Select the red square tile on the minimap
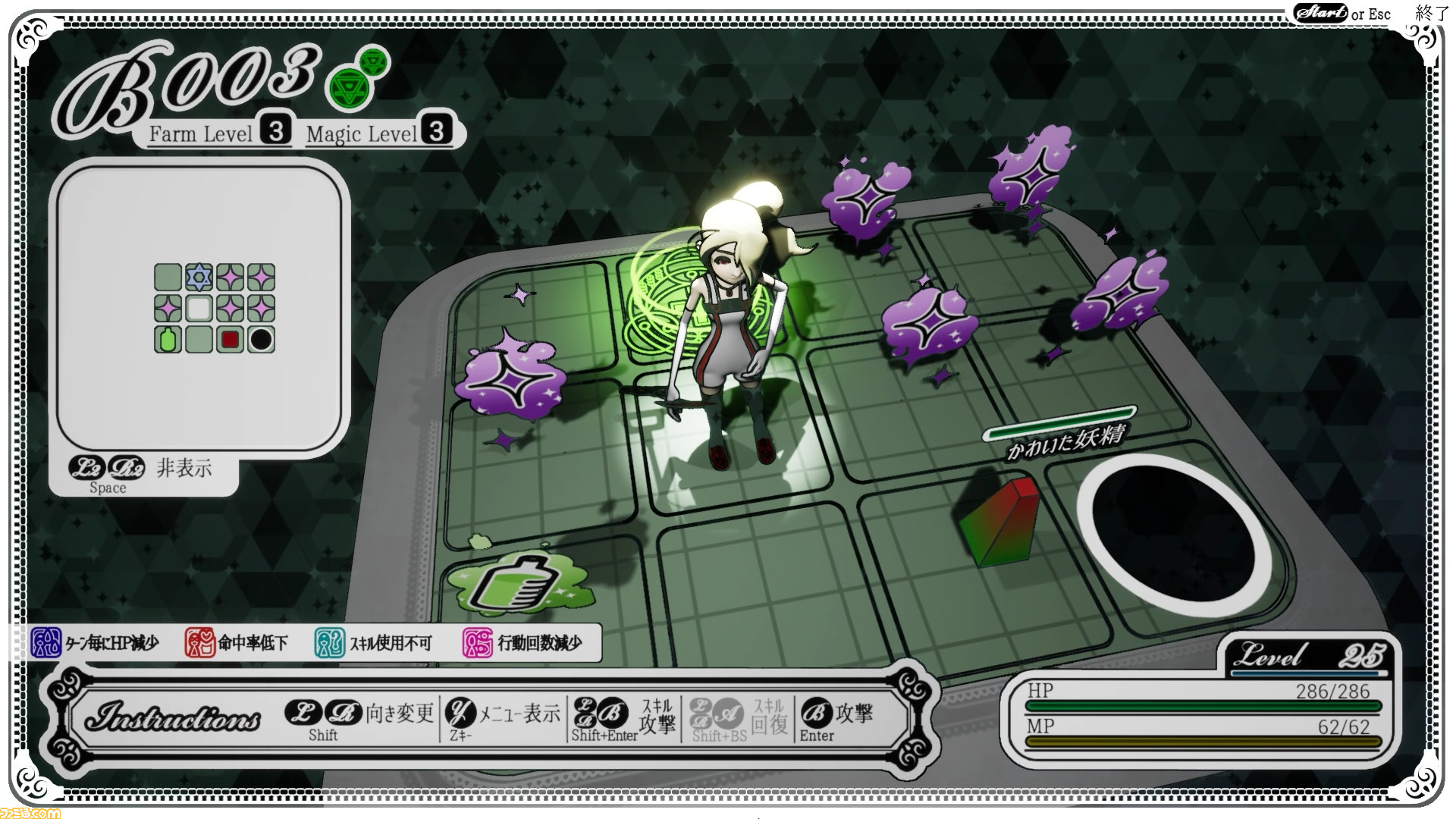 point(230,340)
